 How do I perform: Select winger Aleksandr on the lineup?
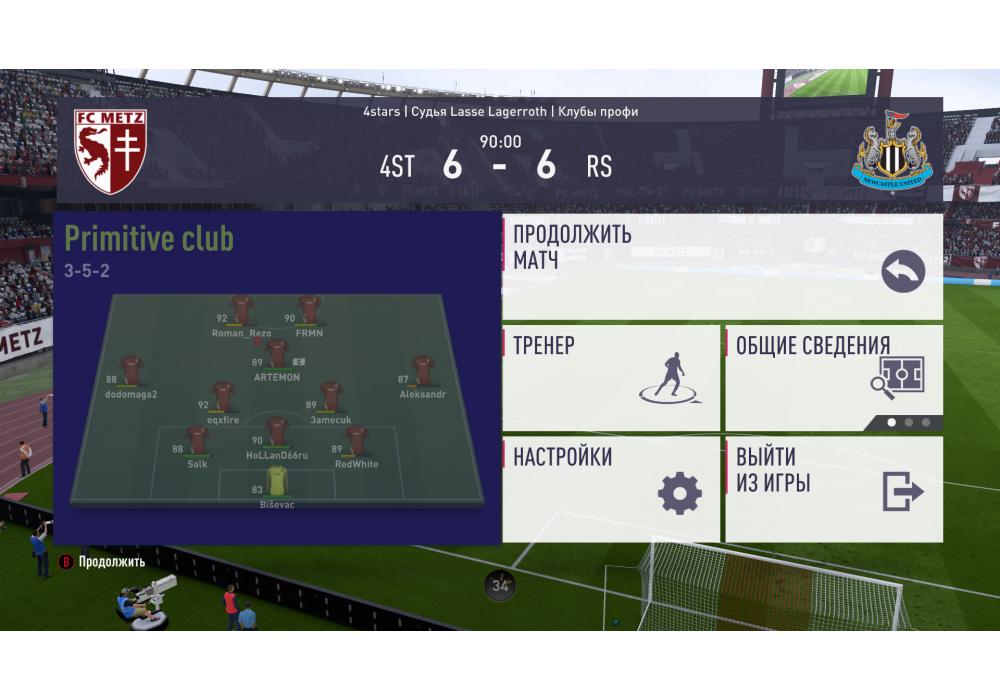tap(422, 372)
